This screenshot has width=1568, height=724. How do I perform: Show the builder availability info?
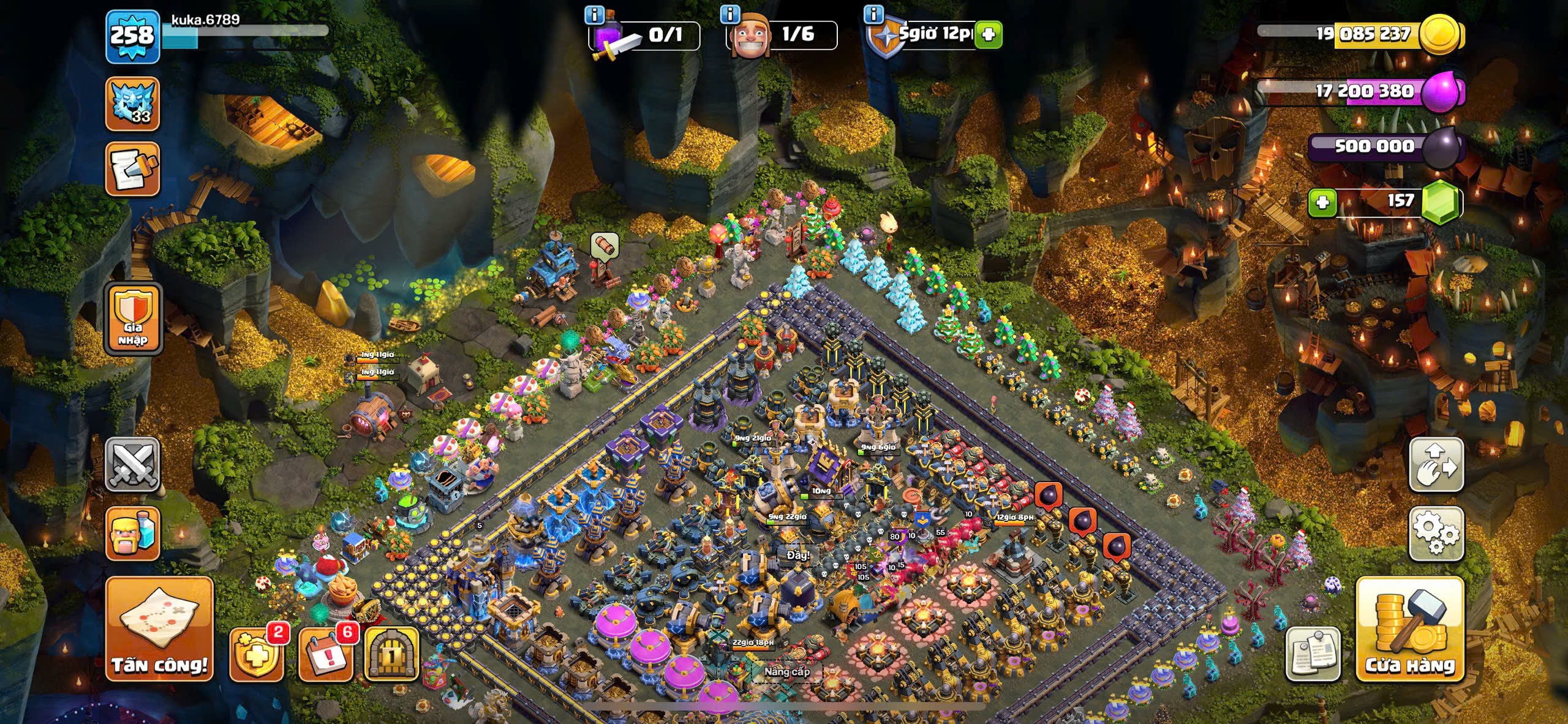pyautogui.click(x=729, y=13)
